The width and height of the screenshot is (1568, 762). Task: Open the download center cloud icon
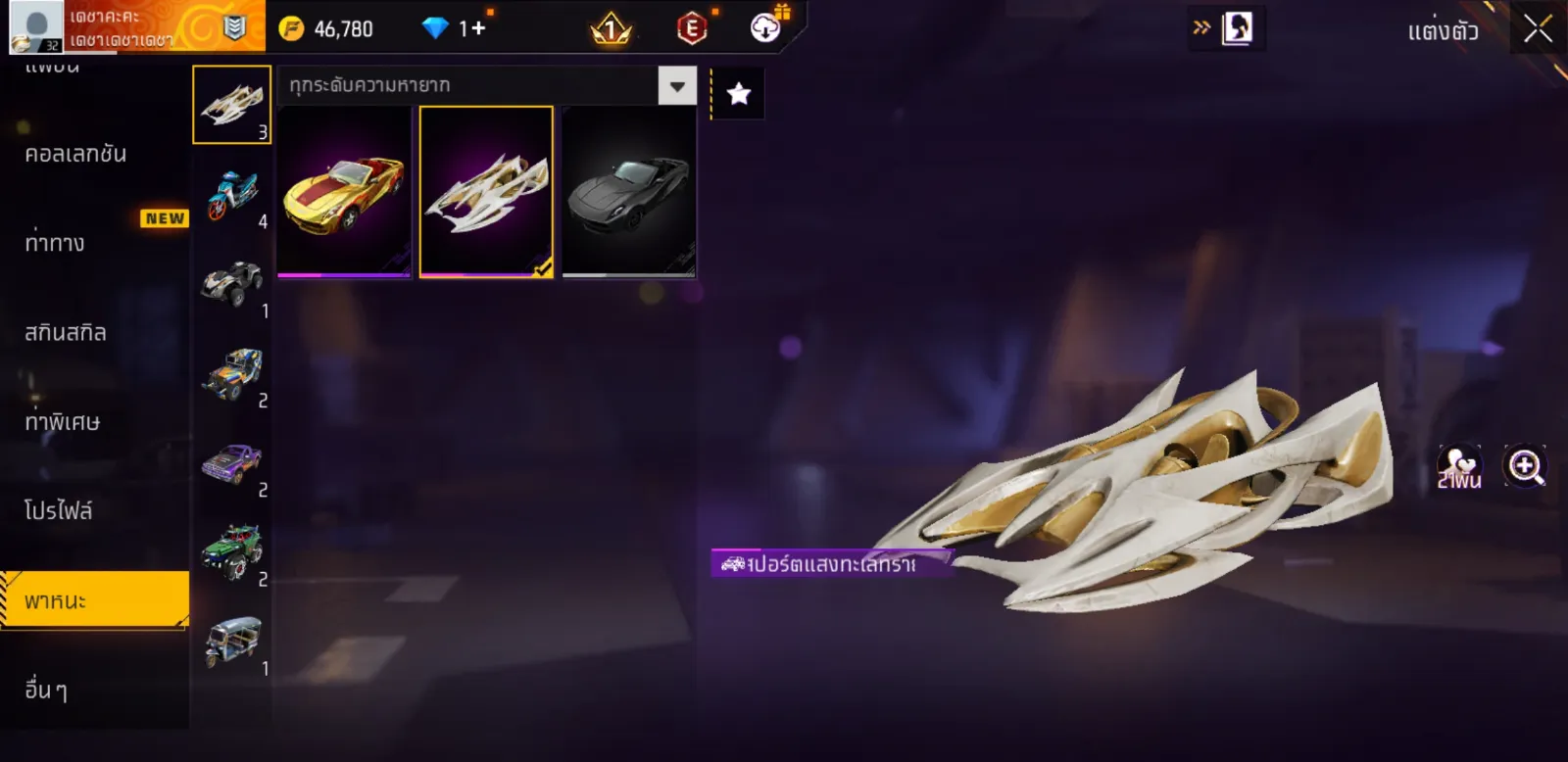pos(765,27)
